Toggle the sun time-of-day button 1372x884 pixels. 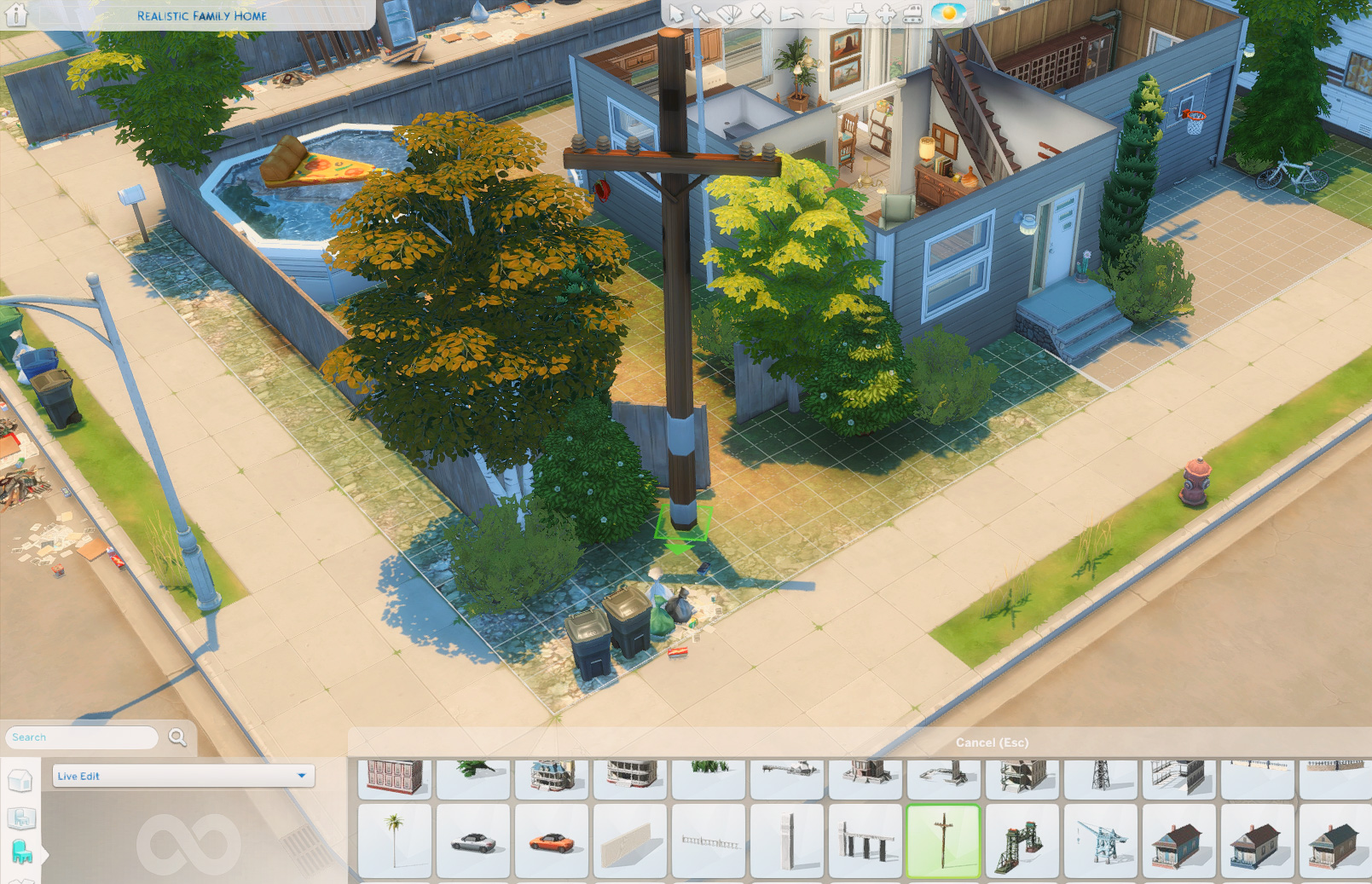point(948,14)
